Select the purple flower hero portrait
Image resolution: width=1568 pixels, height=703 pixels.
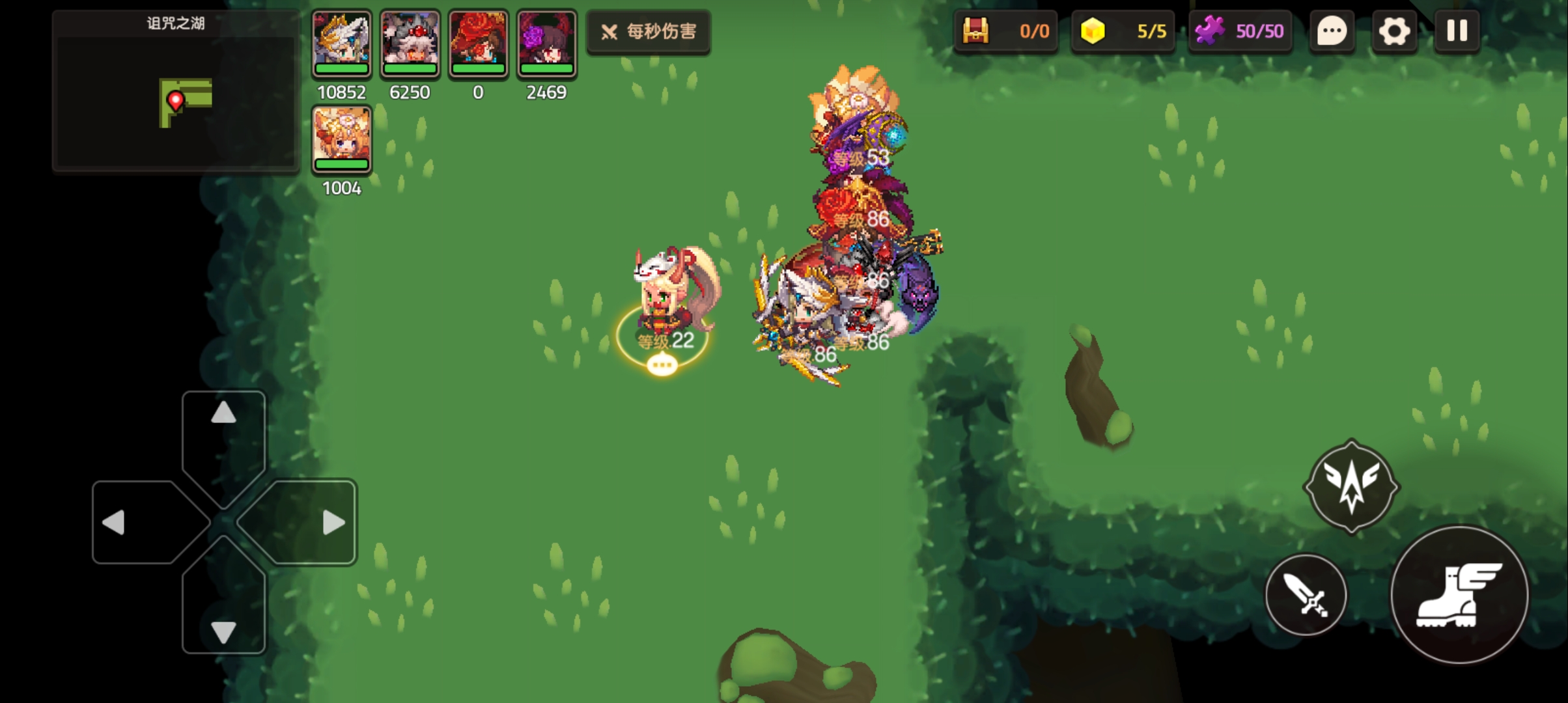tap(547, 43)
